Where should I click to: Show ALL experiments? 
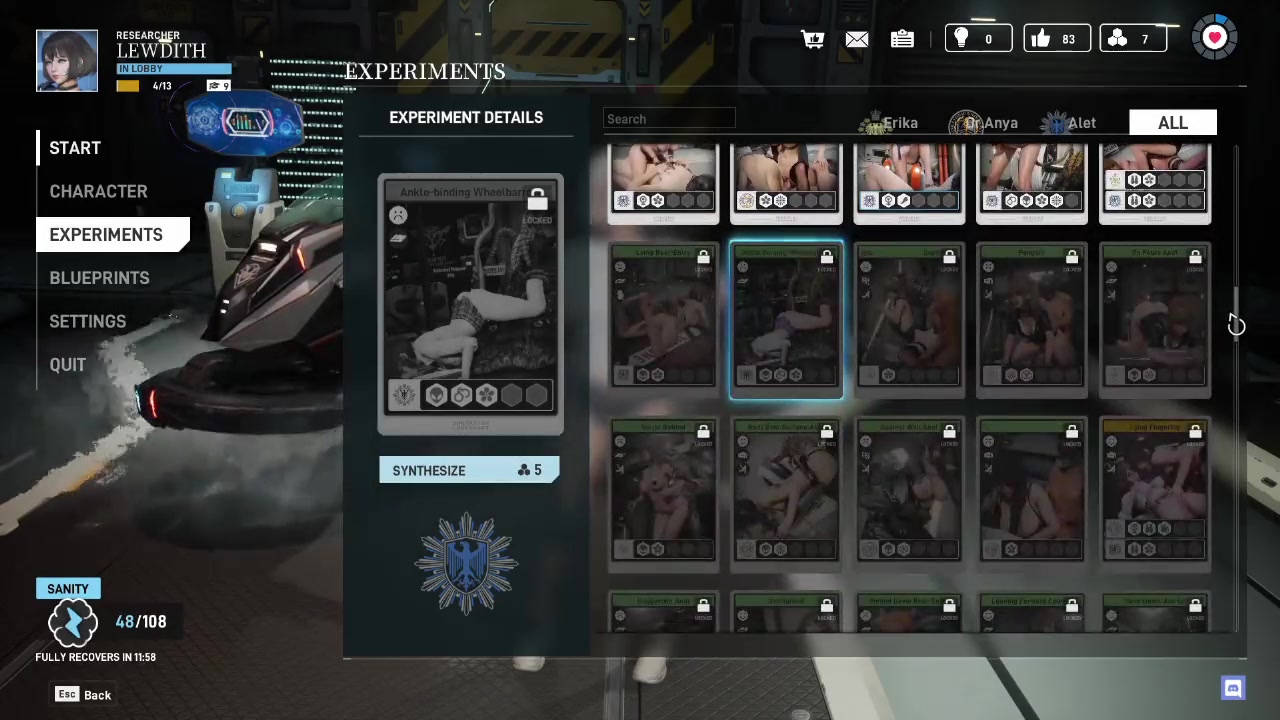(1172, 123)
